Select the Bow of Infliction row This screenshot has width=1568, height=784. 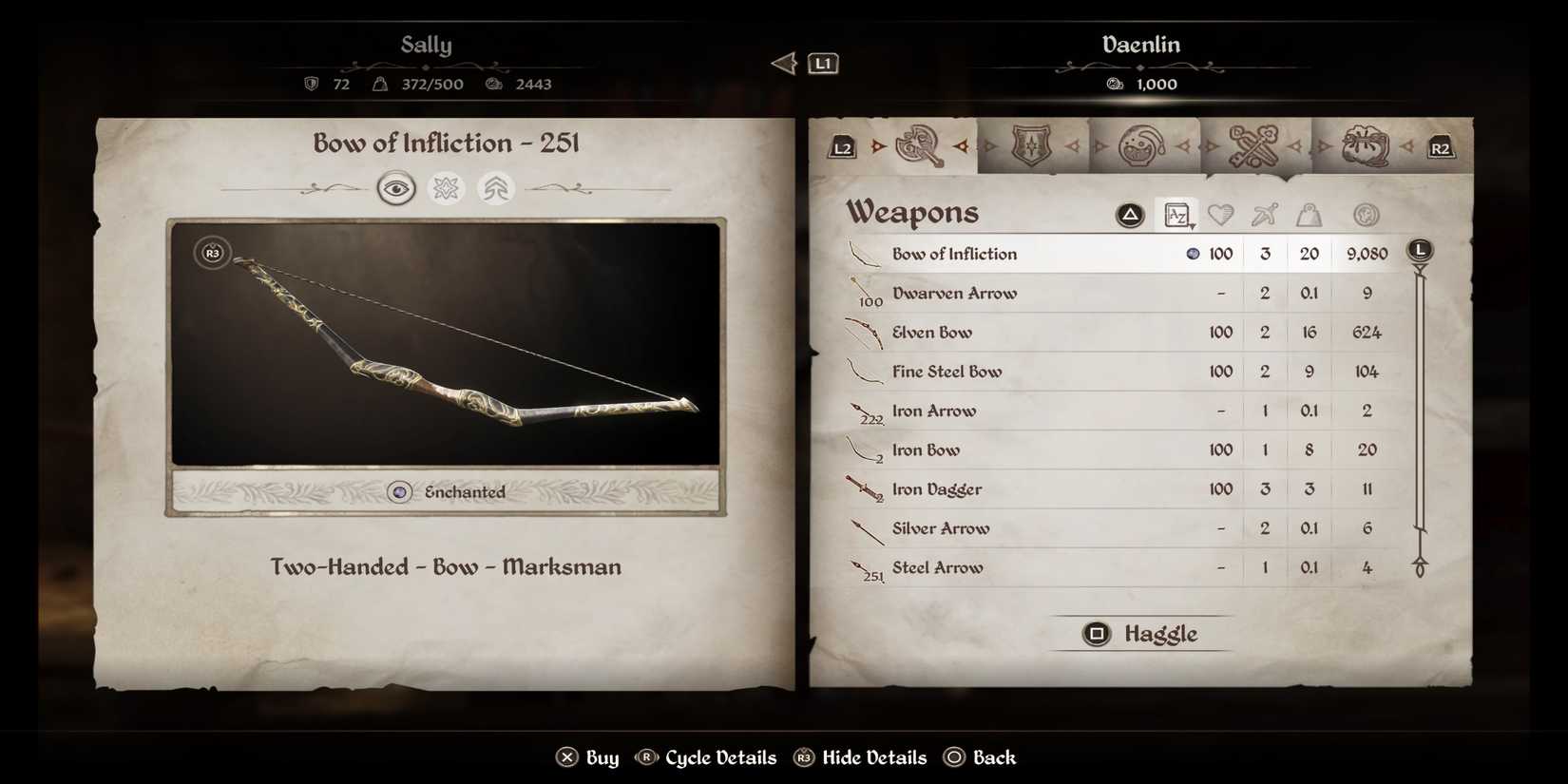(x=1045, y=253)
